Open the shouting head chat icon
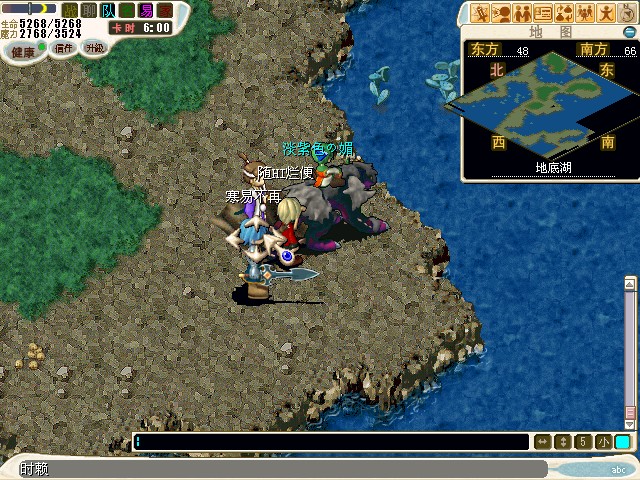Screen dimensions: 640x480 coord(501,13)
